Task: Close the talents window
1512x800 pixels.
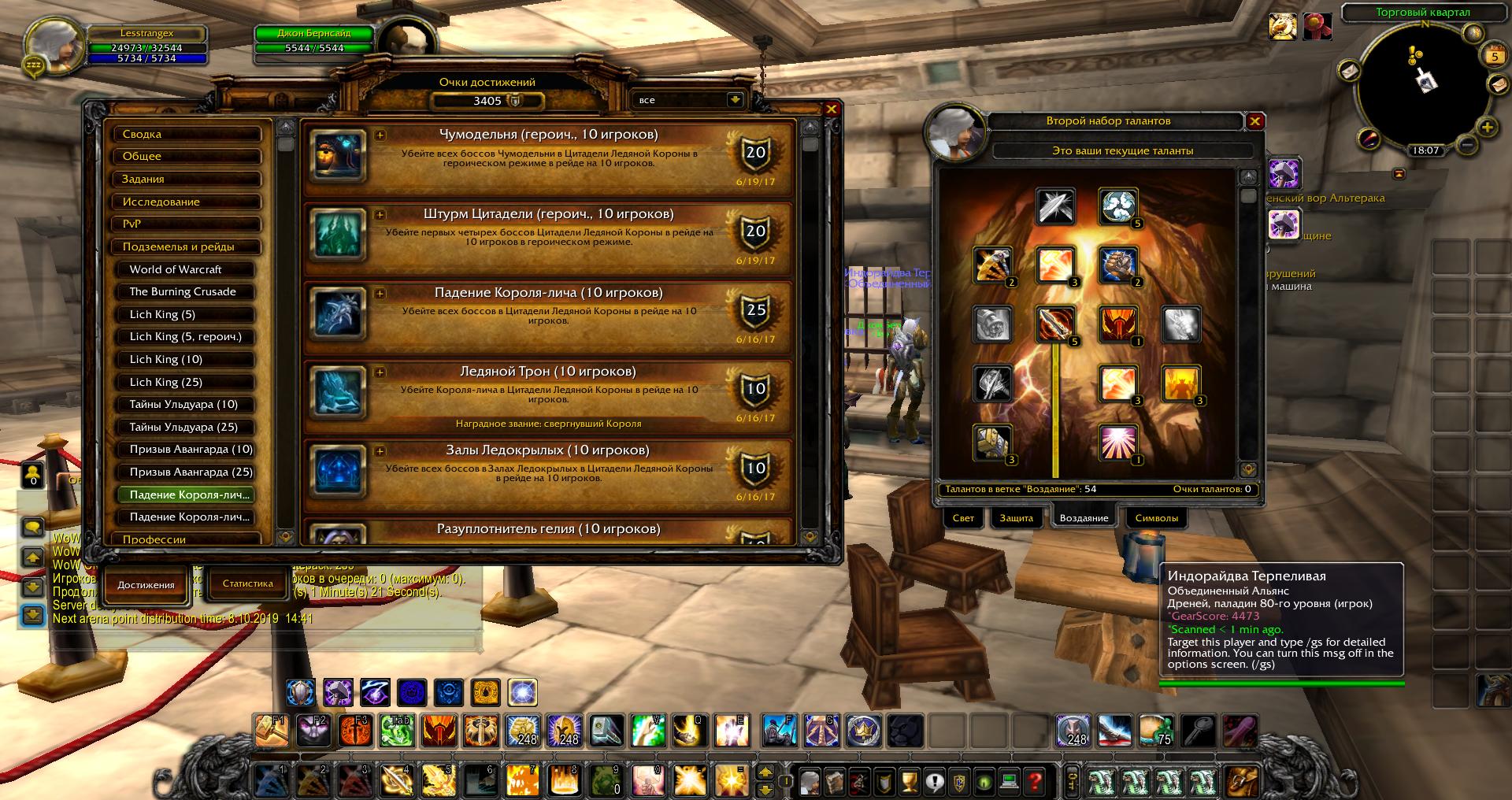Action: [x=1255, y=120]
